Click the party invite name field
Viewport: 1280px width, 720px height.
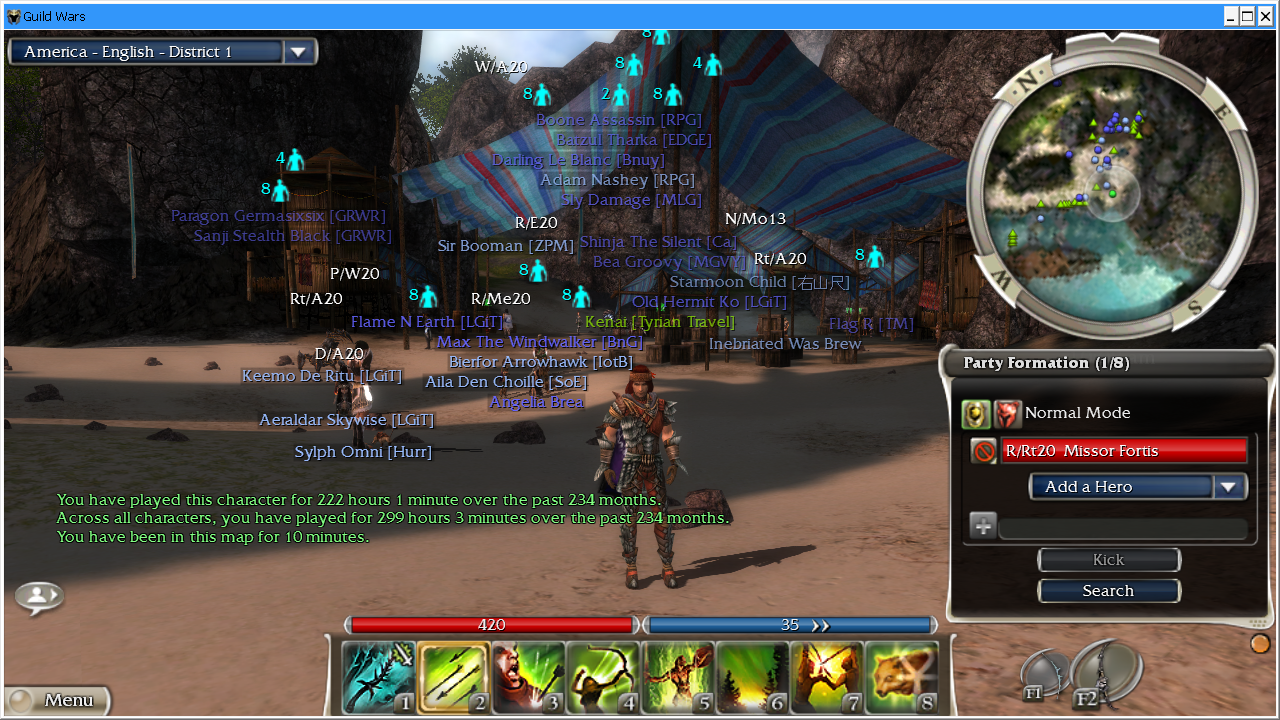[1122, 527]
